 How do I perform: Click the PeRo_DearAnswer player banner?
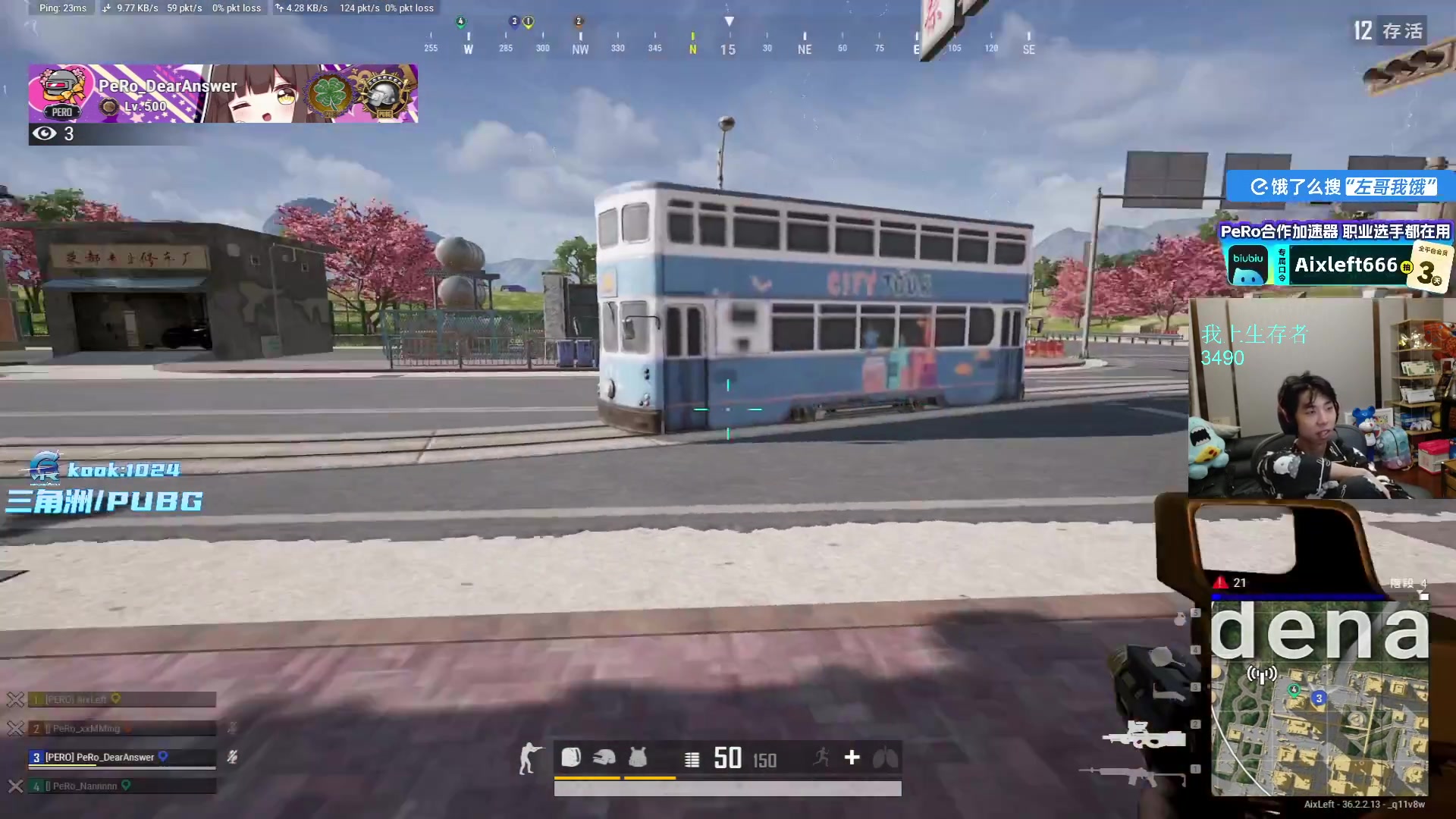coord(223,94)
